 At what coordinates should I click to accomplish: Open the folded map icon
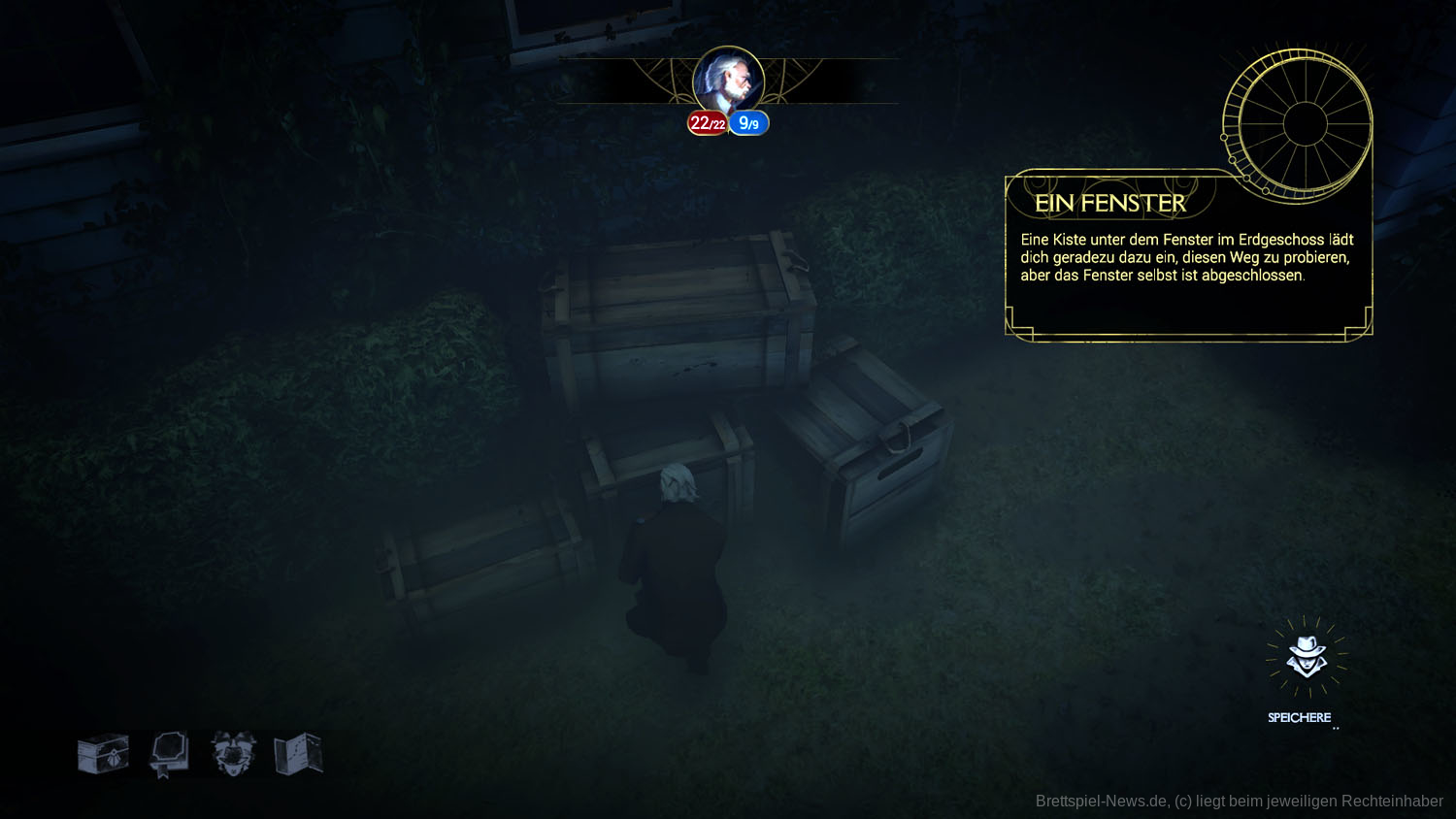click(298, 754)
